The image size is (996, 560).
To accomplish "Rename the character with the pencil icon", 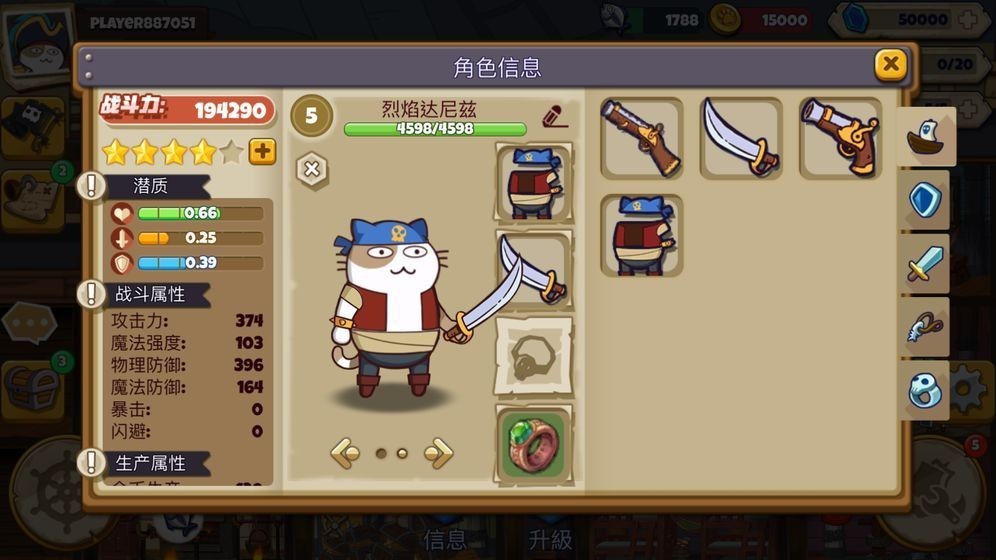I will click(x=555, y=116).
